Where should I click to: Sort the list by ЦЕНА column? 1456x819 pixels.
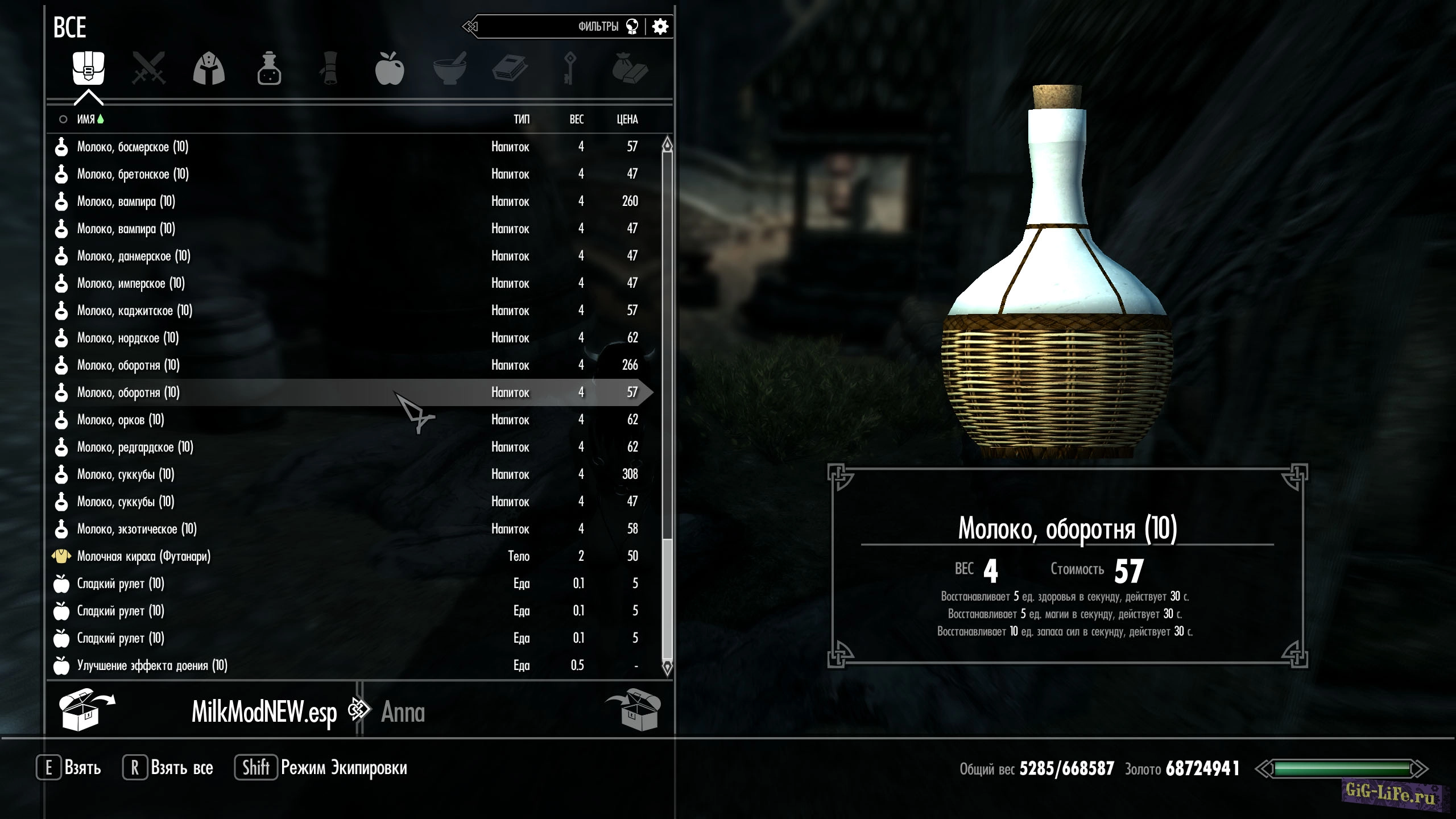pos(627,119)
